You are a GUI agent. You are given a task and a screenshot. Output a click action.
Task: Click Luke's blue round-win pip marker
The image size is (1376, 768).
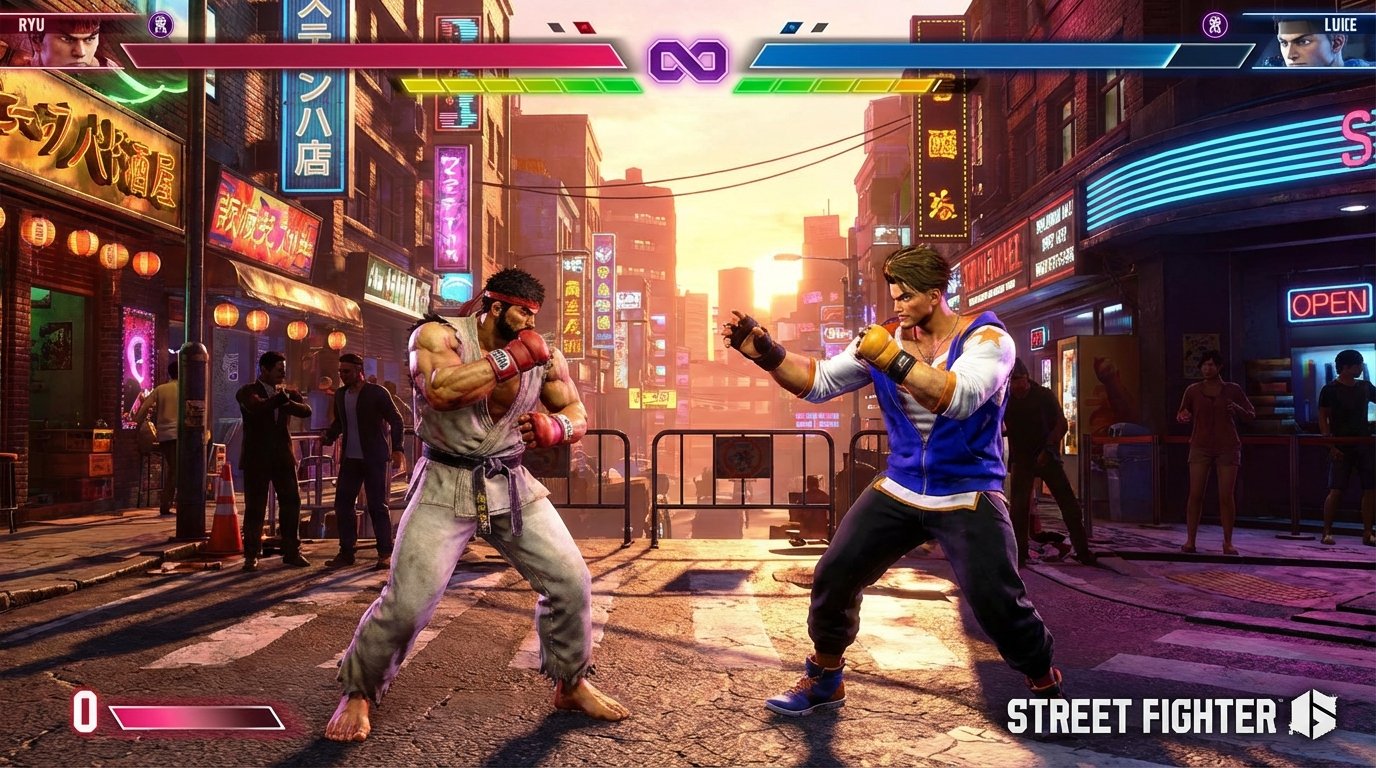coord(790,27)
